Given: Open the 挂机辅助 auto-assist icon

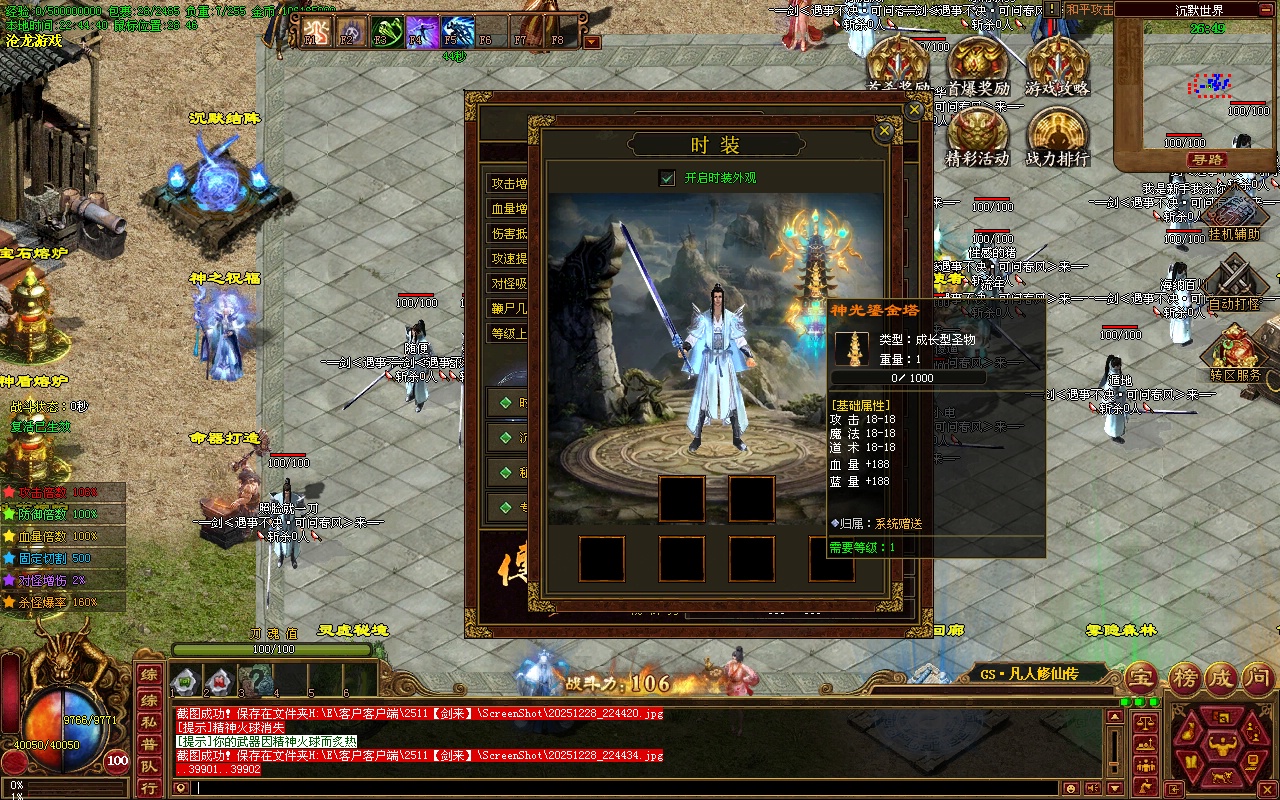Looking at the screenshot, I should click(x=1234, y=214).
